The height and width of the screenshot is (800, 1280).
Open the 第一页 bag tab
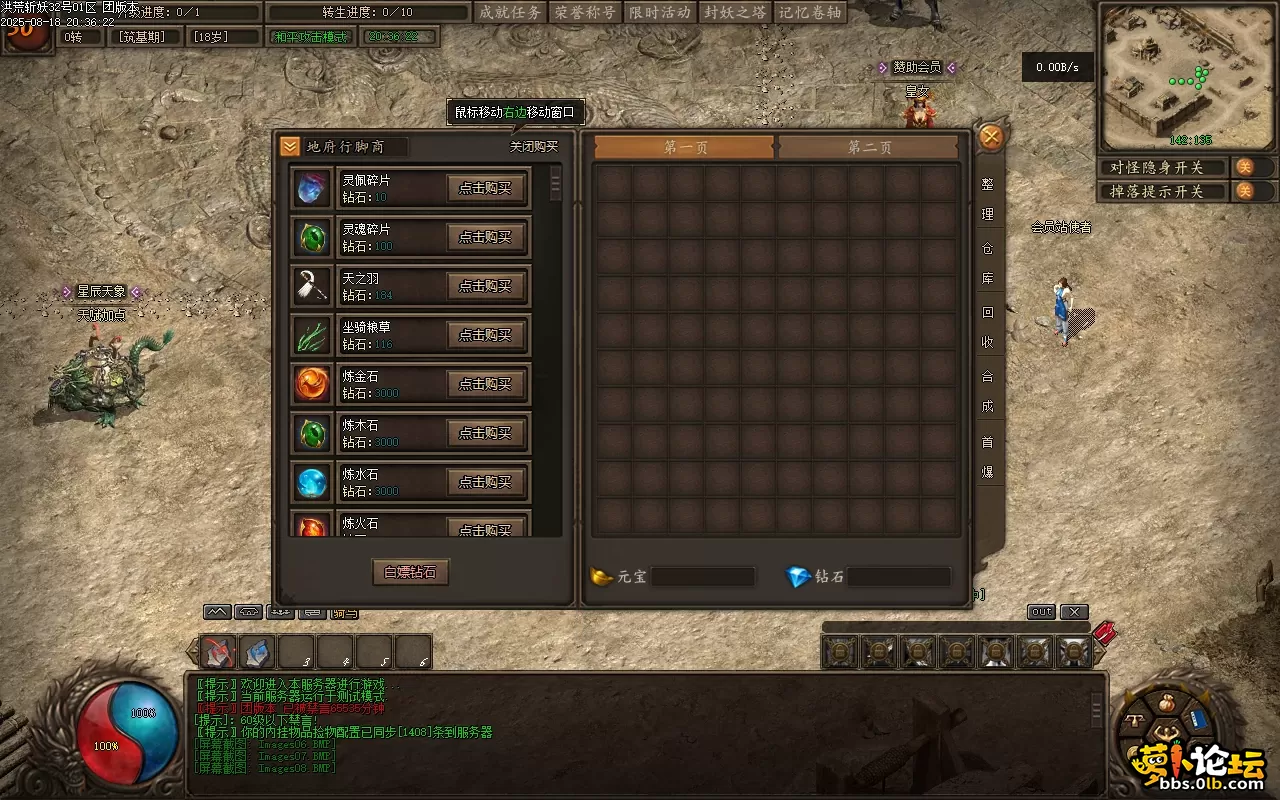[685, 147]
